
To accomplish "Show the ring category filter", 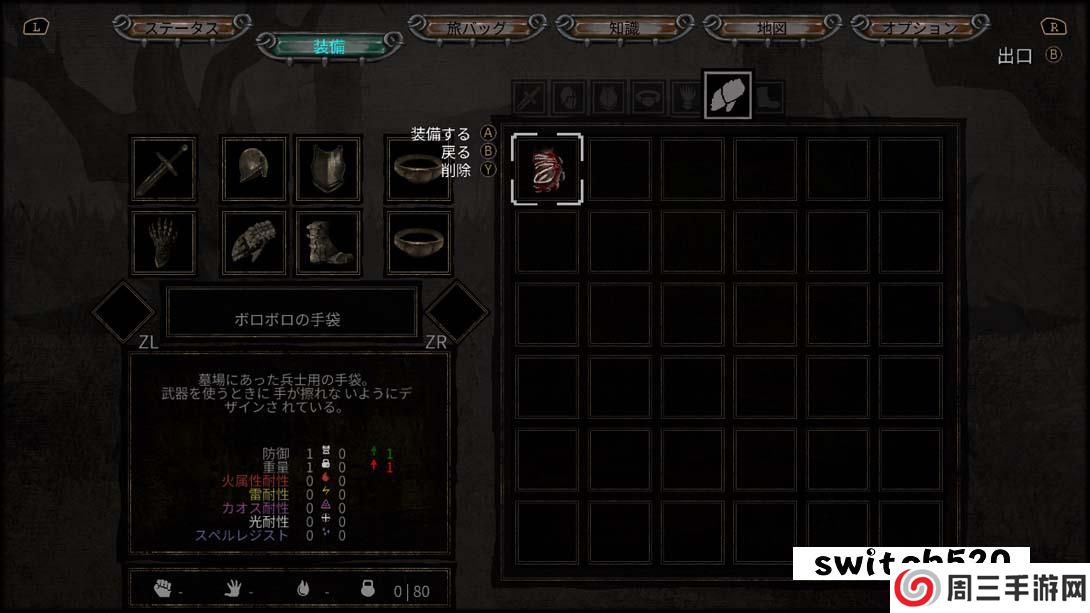I will pyautogui.click(x=649, y=98).
